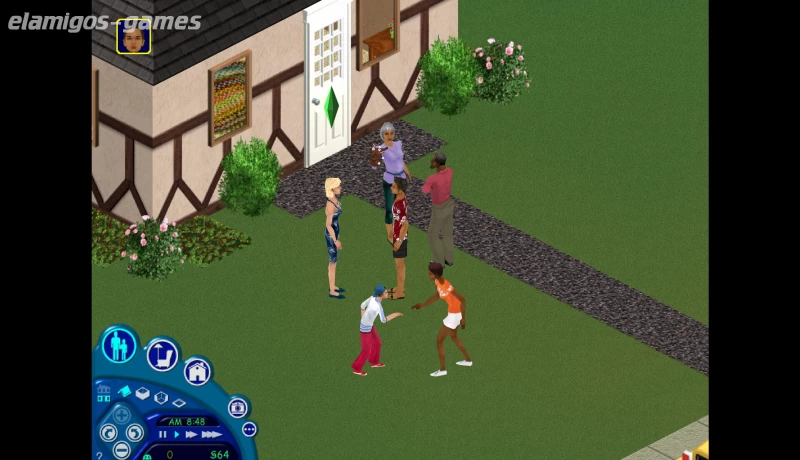Rotate the view counterclockwise
Screen dimensions: 800x460
[108, 432]
